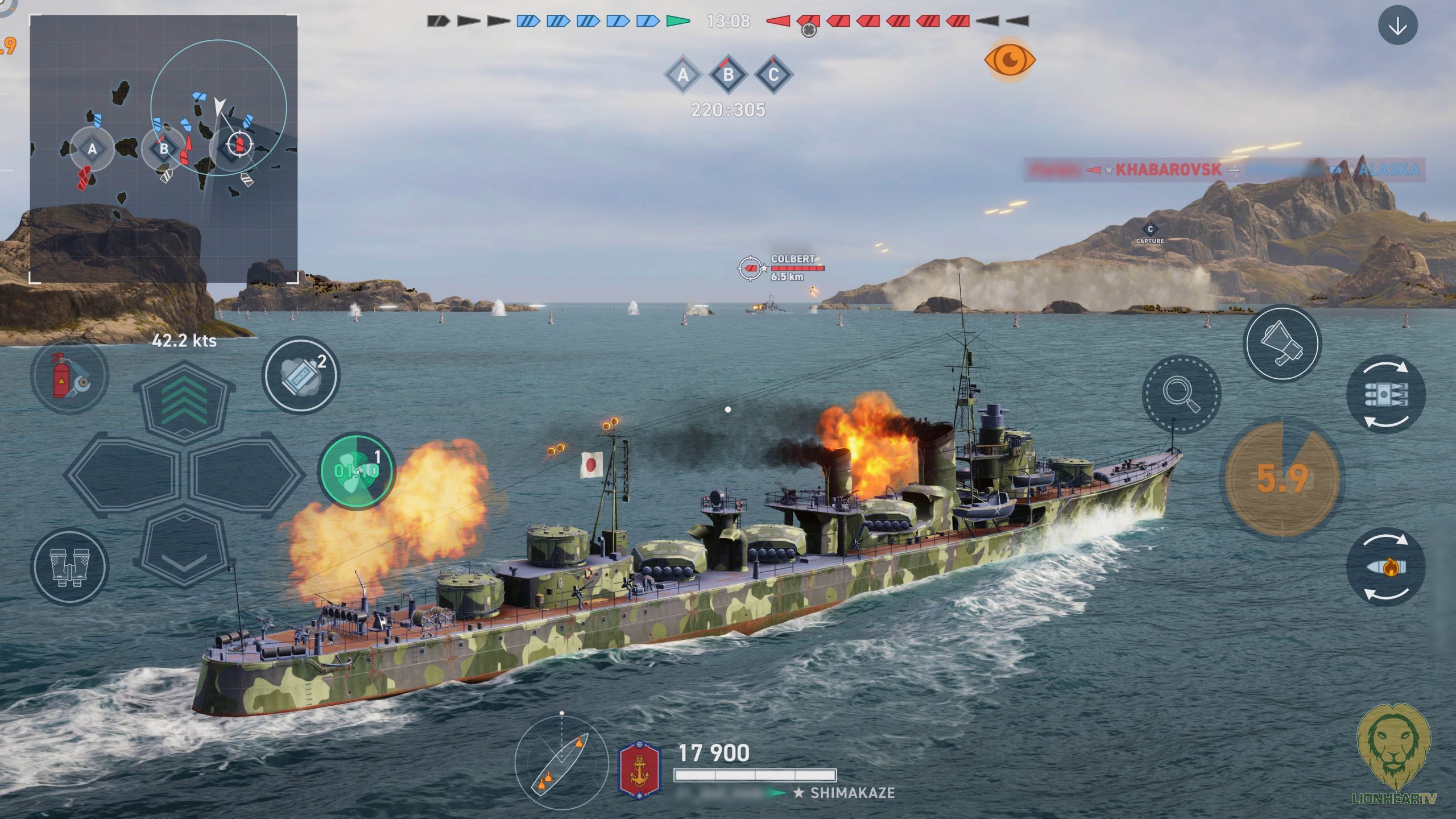Click the down-arrow menu button

click(x=1397, y=26)
